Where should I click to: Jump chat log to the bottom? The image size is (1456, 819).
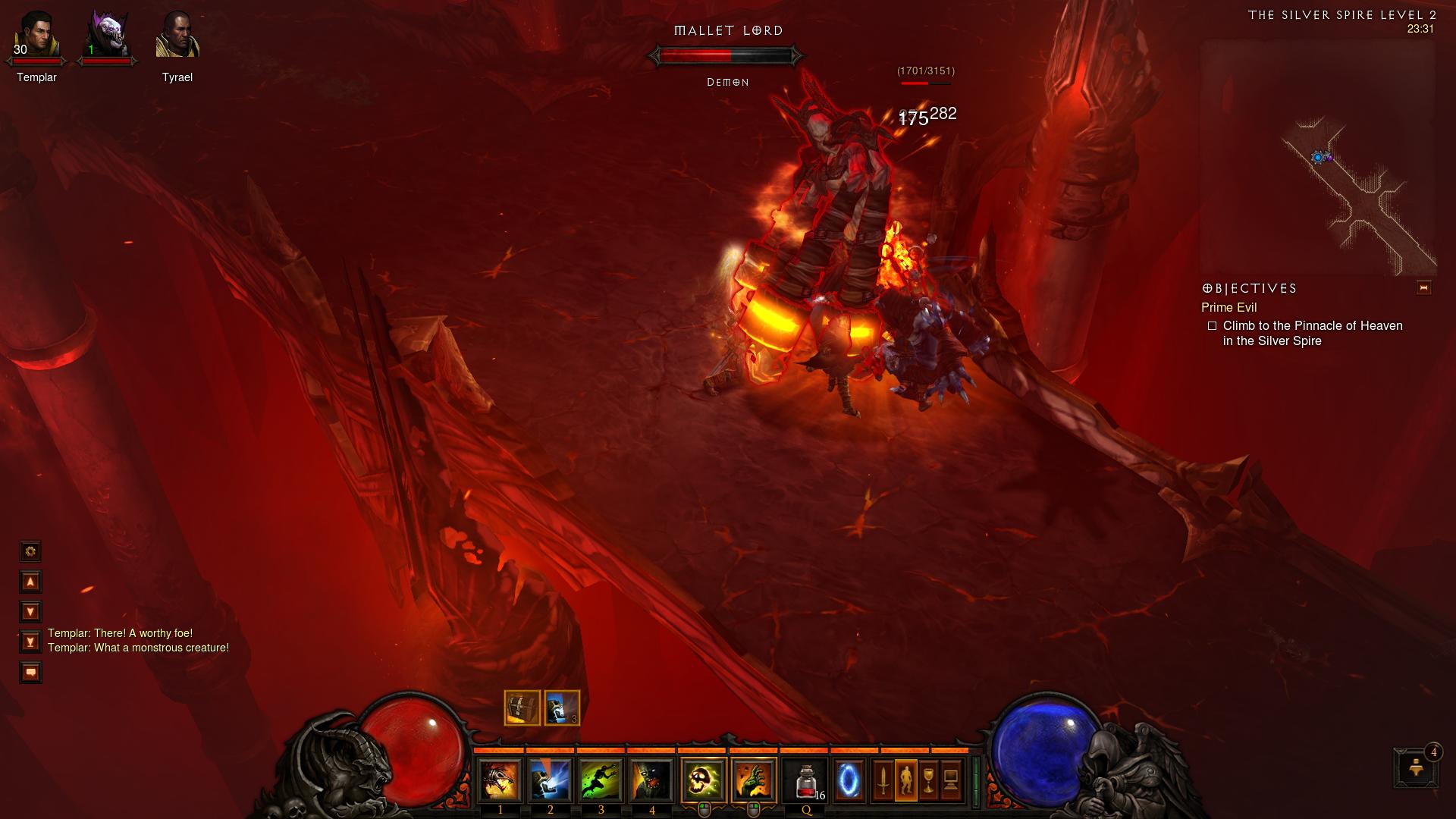[30, 642]
